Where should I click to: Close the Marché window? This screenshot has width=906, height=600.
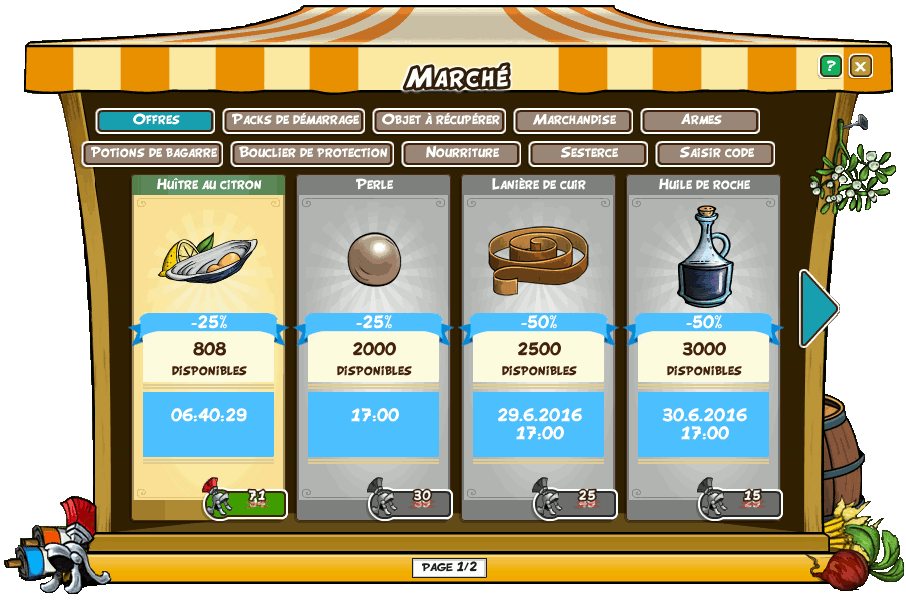pyautogui.click(x=860, y=66)
